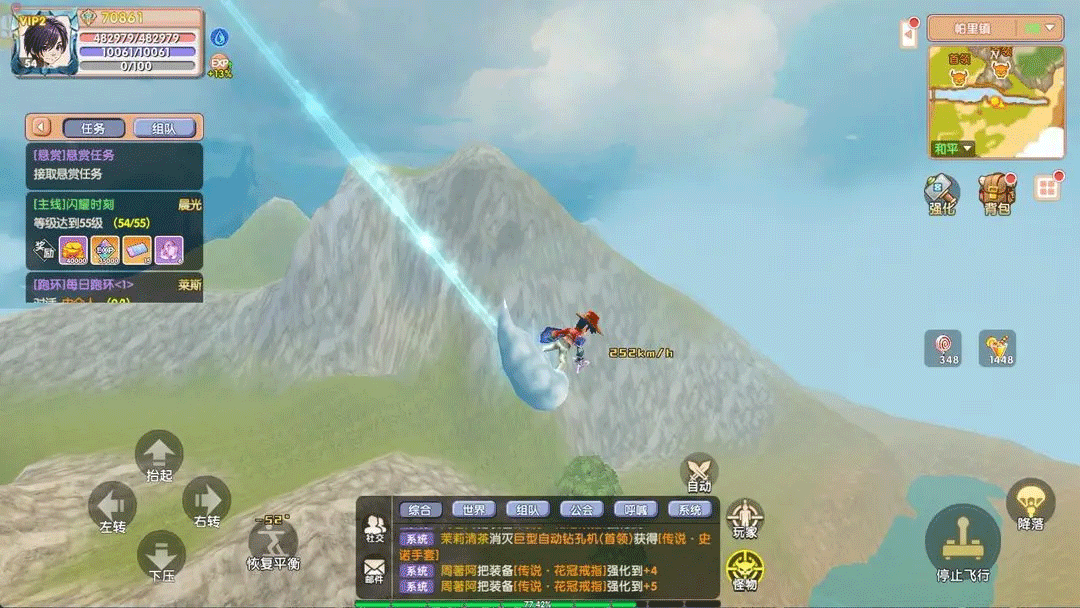The image size is (1080, 608).
Task: Turn left with the 左转 arrow
Action: [113, 504]
